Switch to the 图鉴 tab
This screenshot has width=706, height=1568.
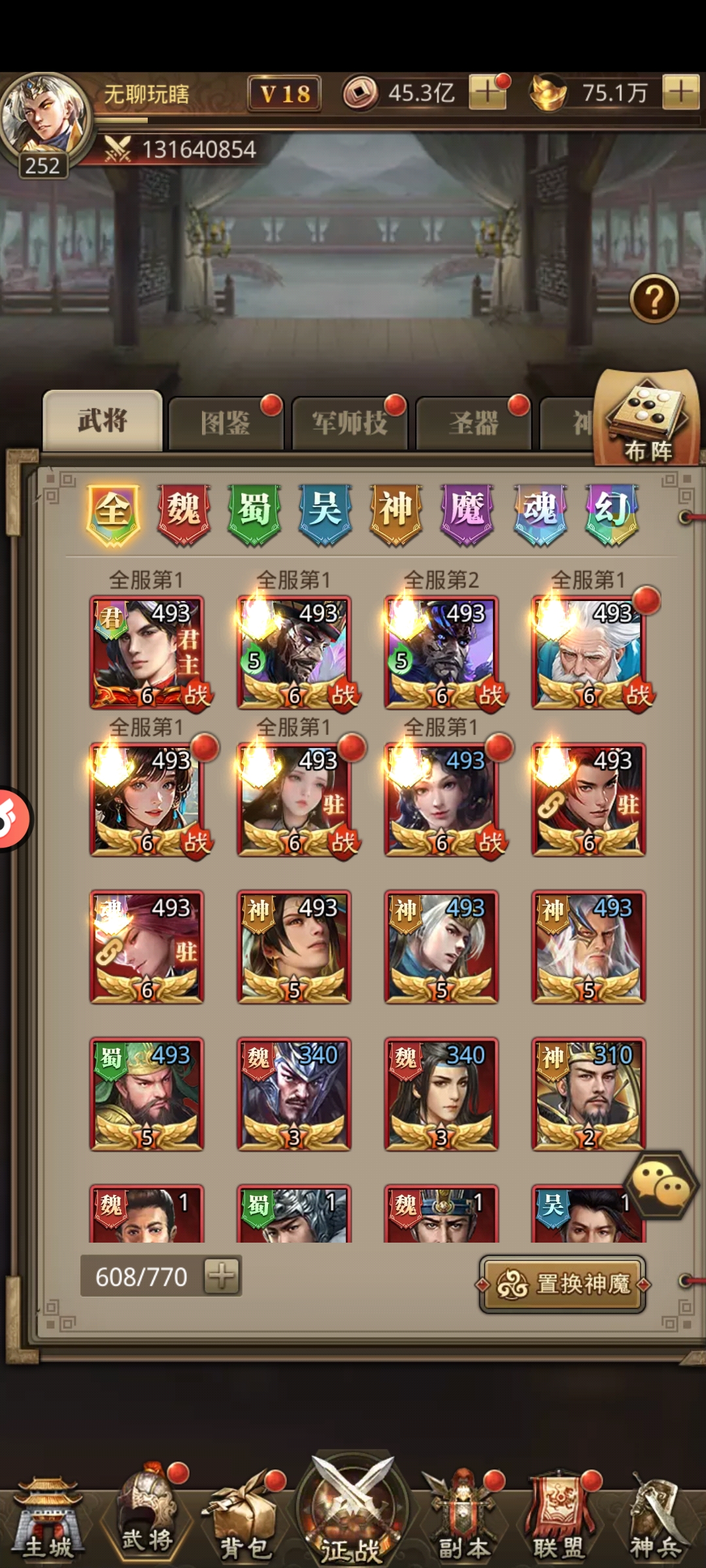click(226, 423)
